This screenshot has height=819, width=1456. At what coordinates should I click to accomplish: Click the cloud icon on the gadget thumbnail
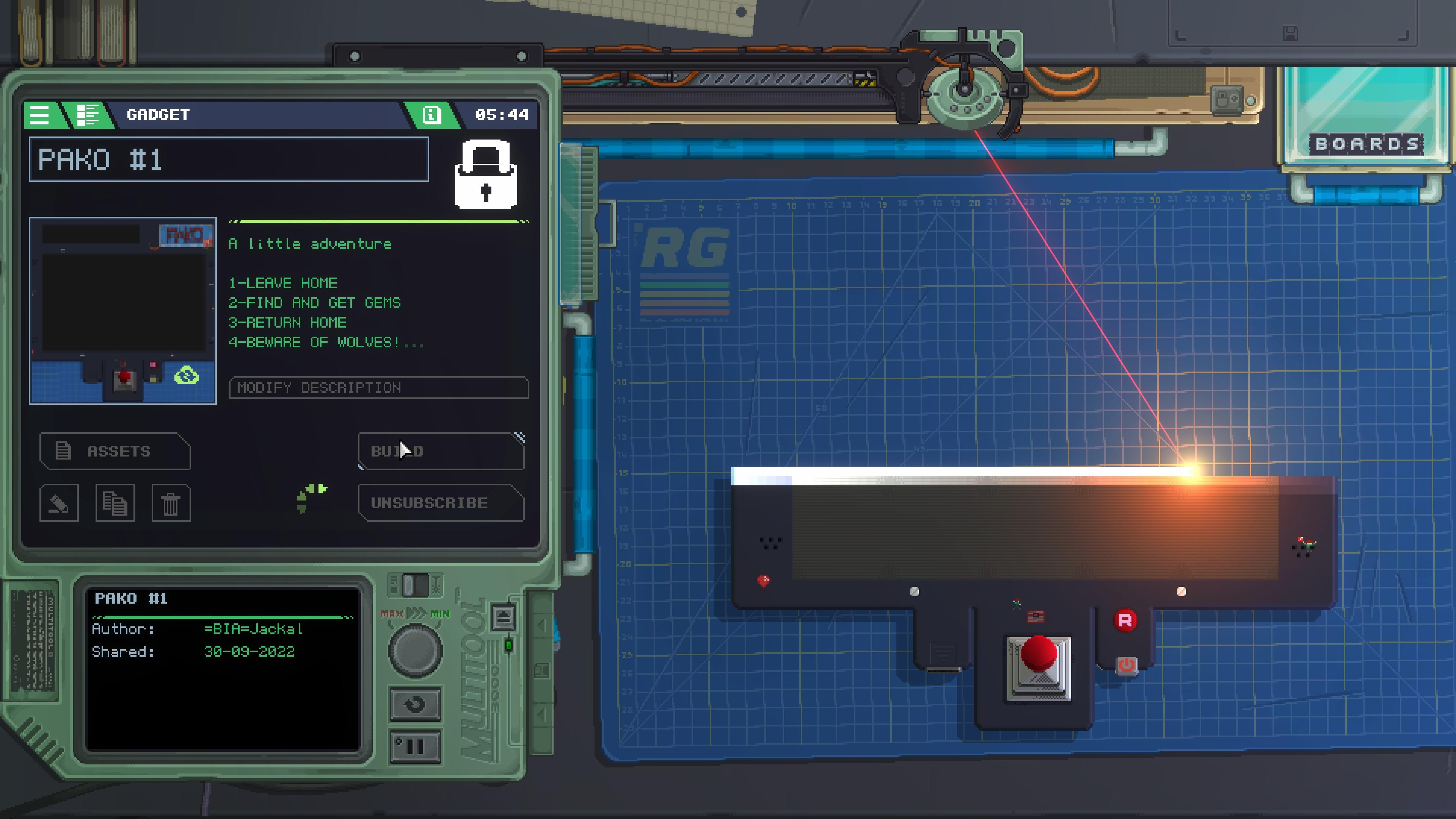coord(187,377)
